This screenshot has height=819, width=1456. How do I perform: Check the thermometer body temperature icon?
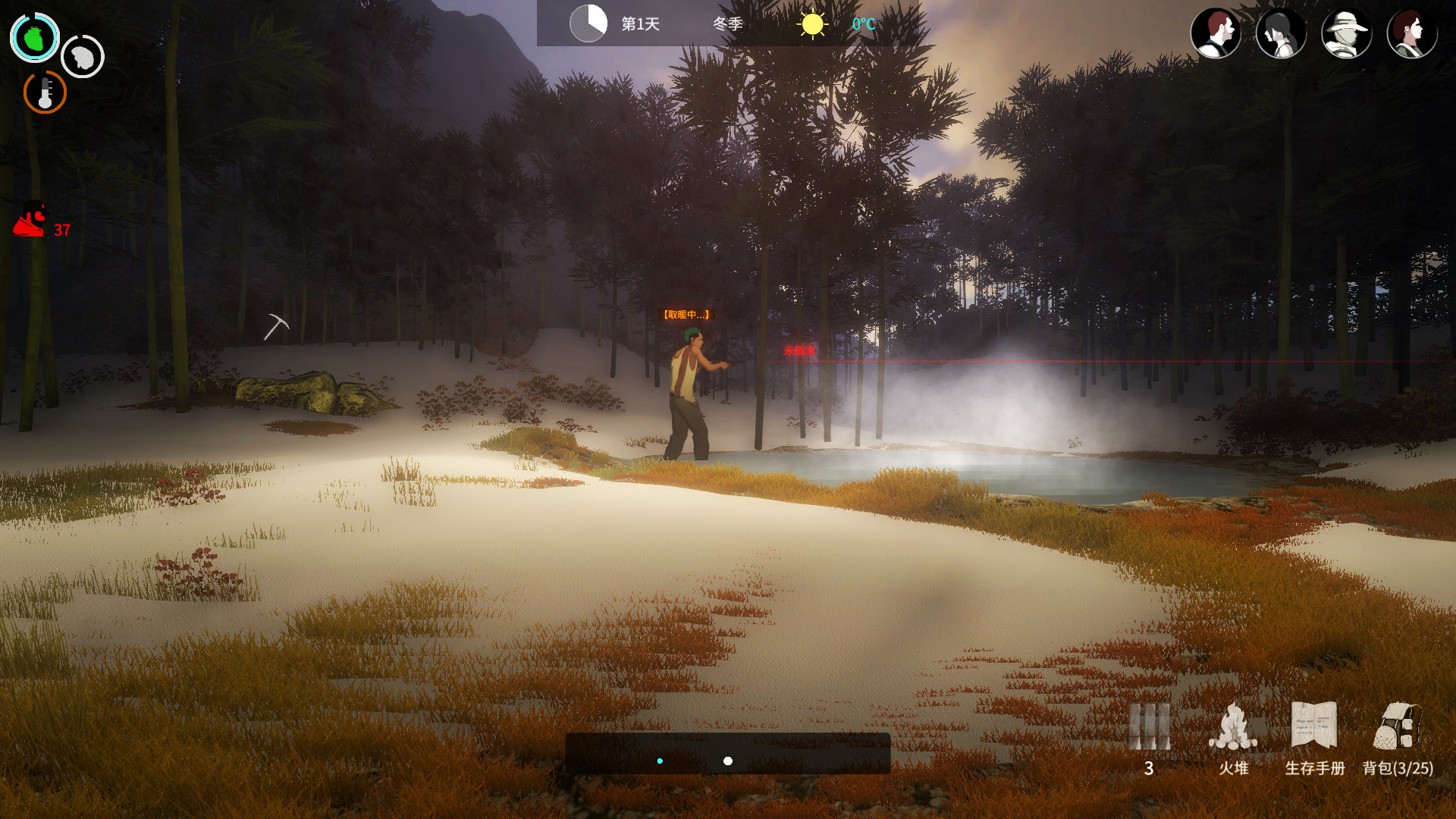45,93
